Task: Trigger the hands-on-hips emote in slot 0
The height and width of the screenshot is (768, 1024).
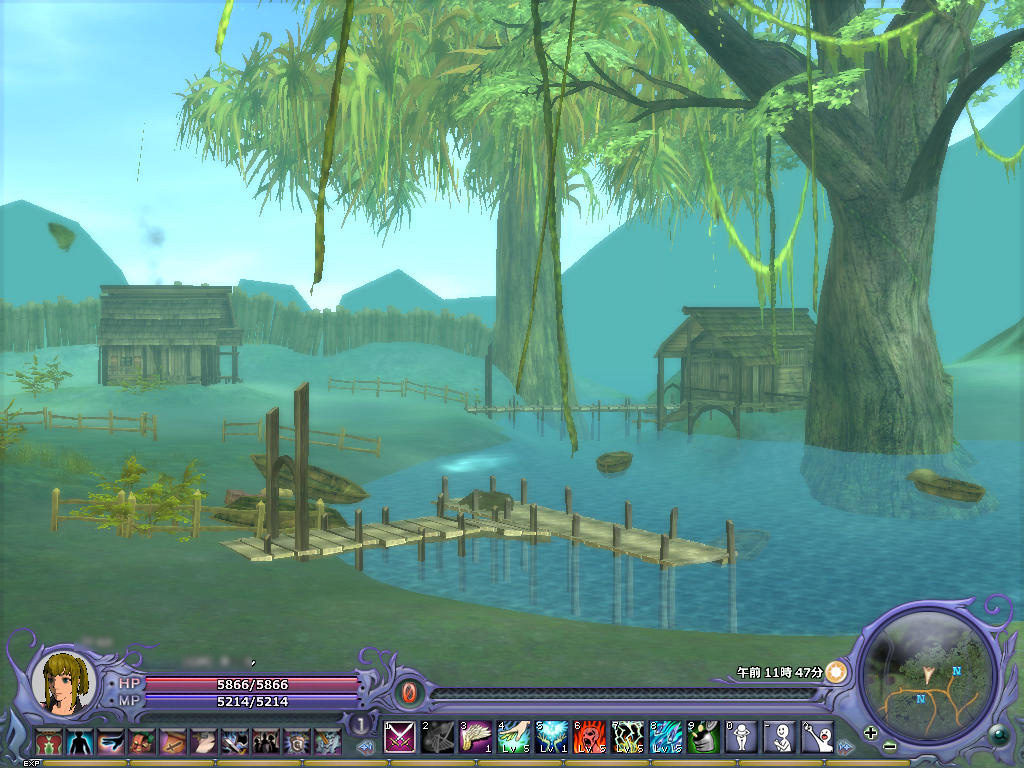Action: pyautogui.click(x=741, y=737)
